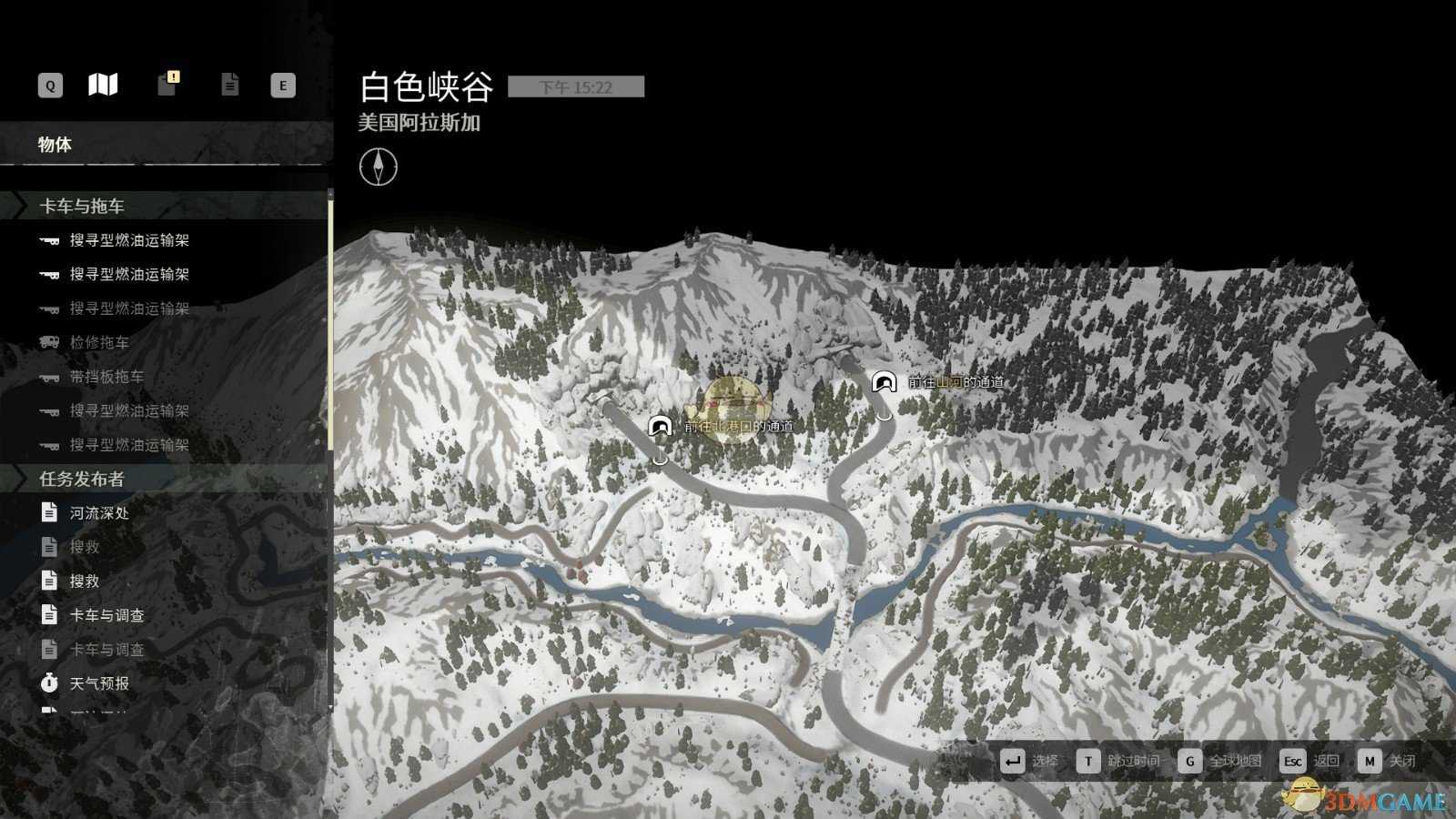Select 检修拖车 in the object list
The height and width of the screenshot is (819, 1456).
coord(99,342)
